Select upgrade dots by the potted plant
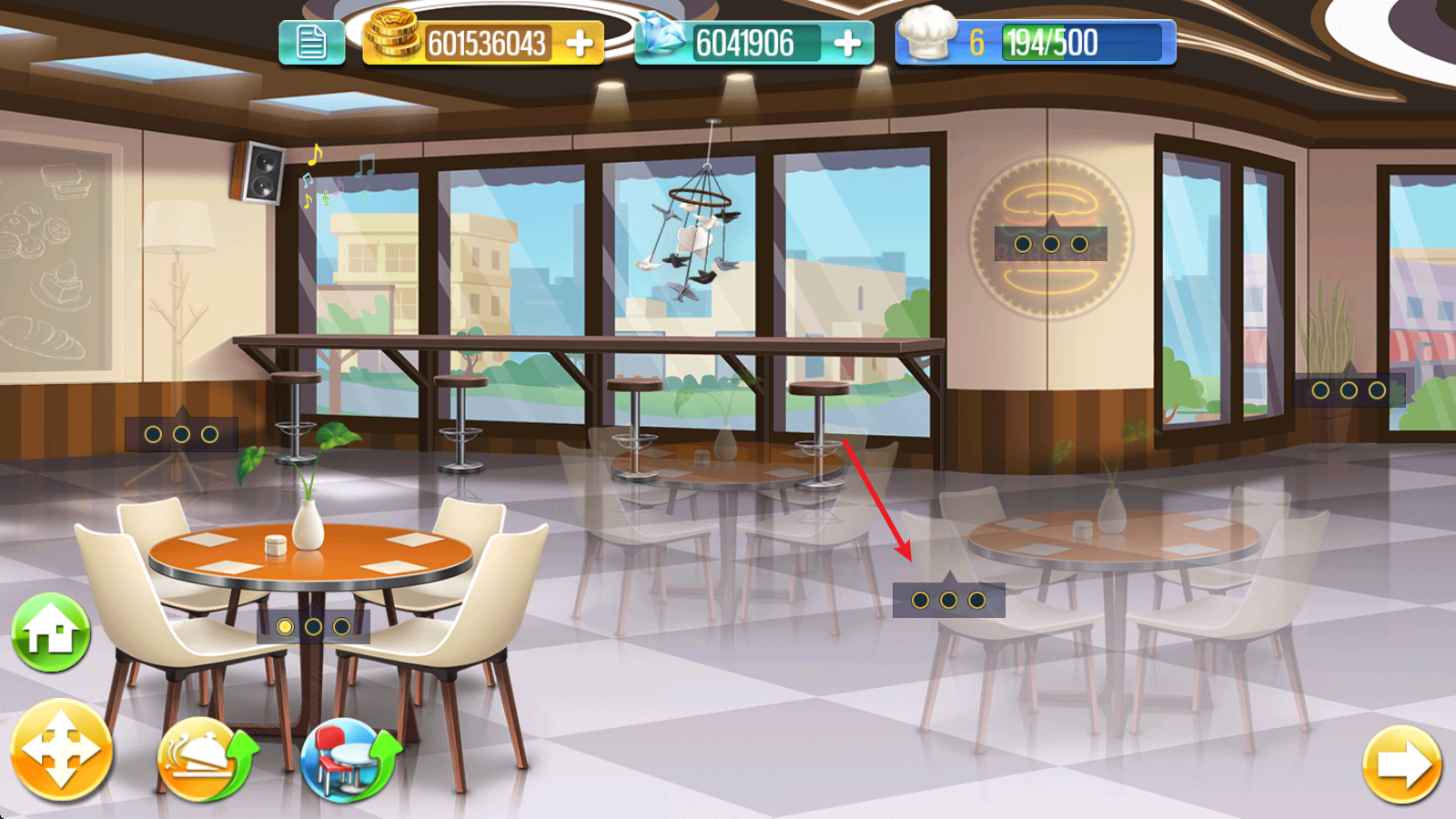The width and height of the screenshot is (1456, 819). pos(1349,390)
